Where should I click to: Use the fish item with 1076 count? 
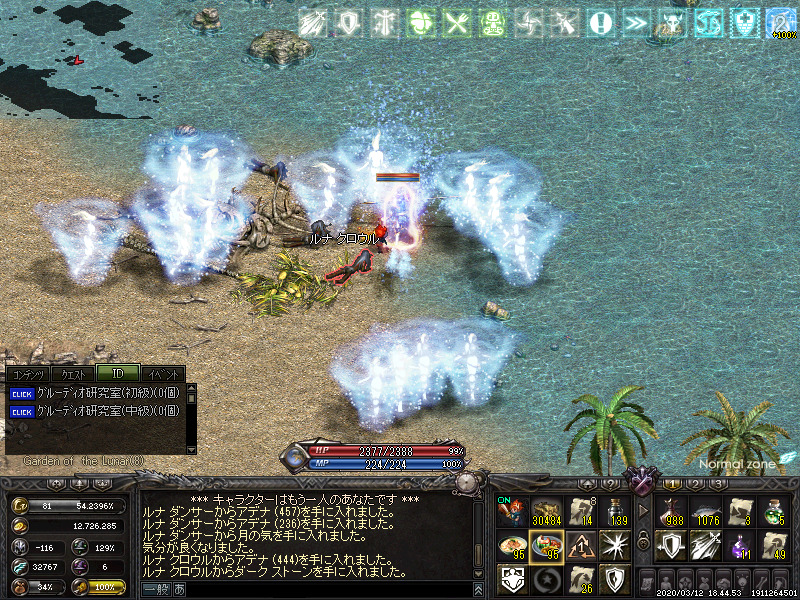705,511
